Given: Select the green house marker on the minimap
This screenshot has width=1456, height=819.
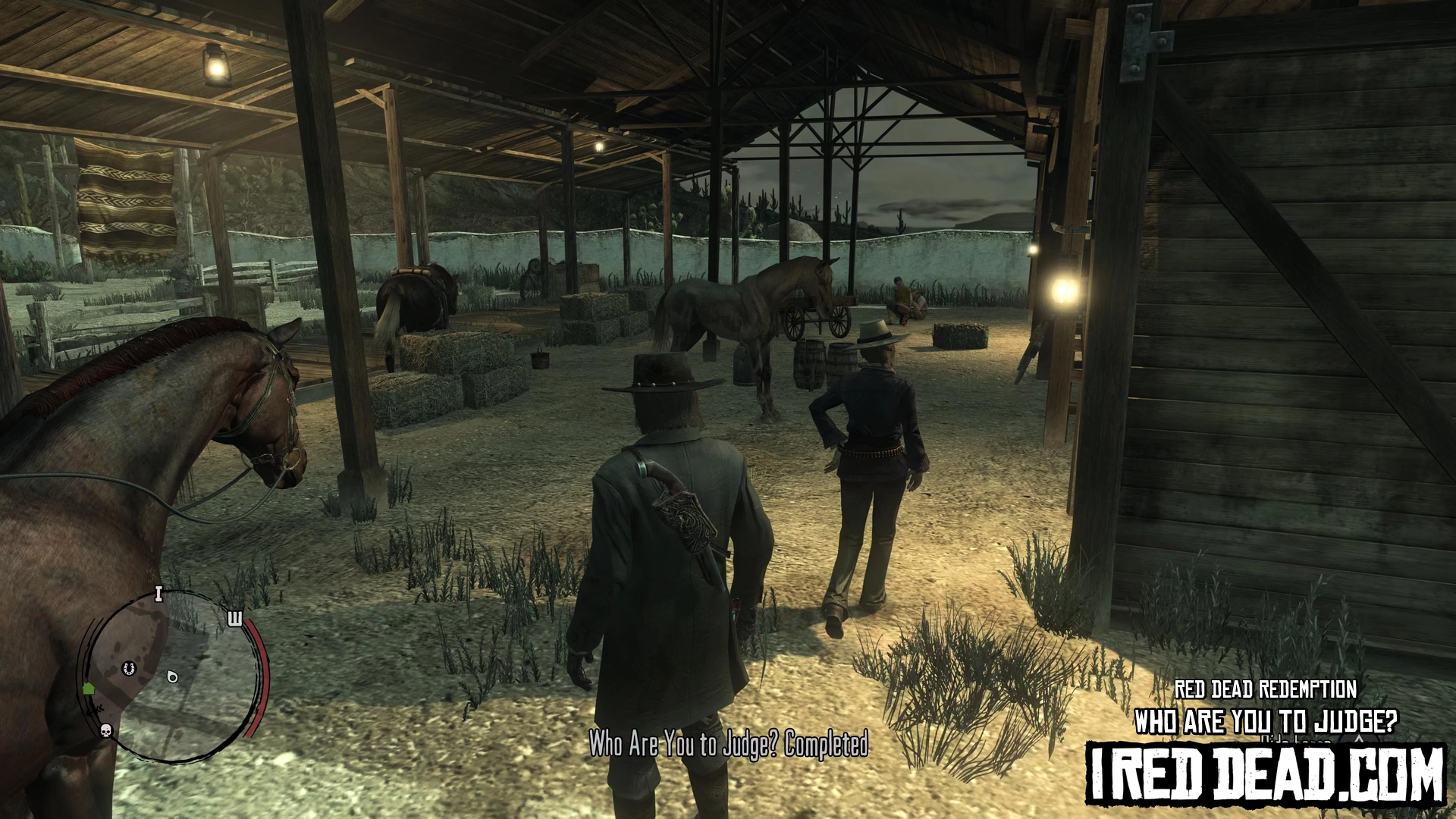Looking at the screenshot, I should click(x=89, y=689).
